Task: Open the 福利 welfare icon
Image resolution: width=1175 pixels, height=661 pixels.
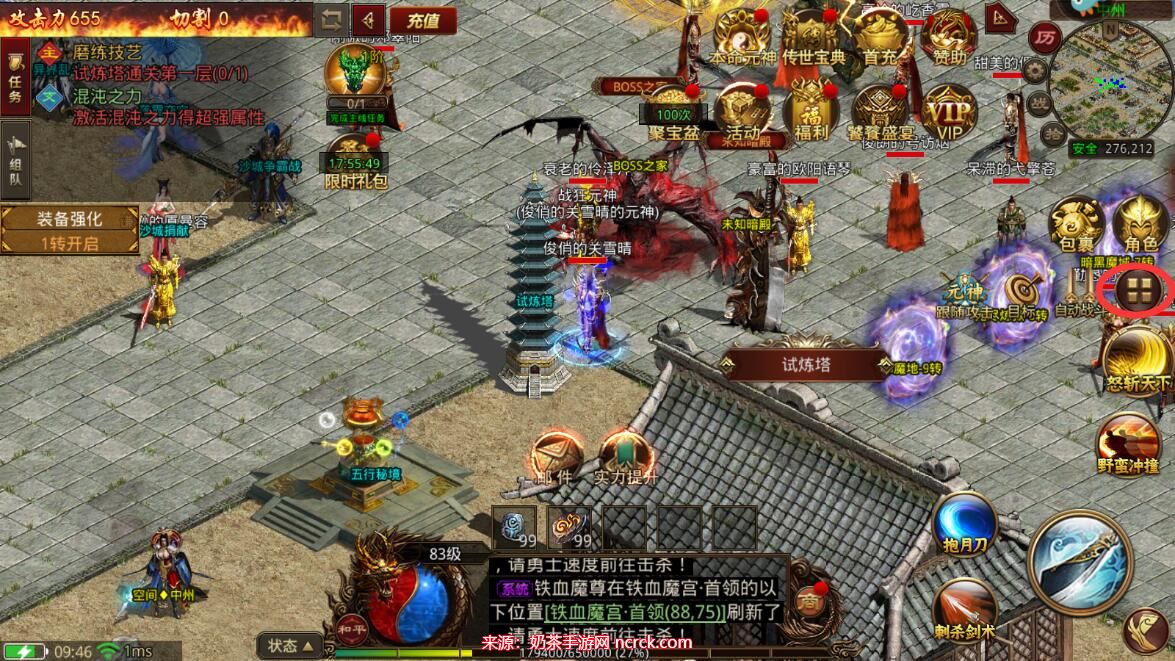Action: click(x=810, y=109)
